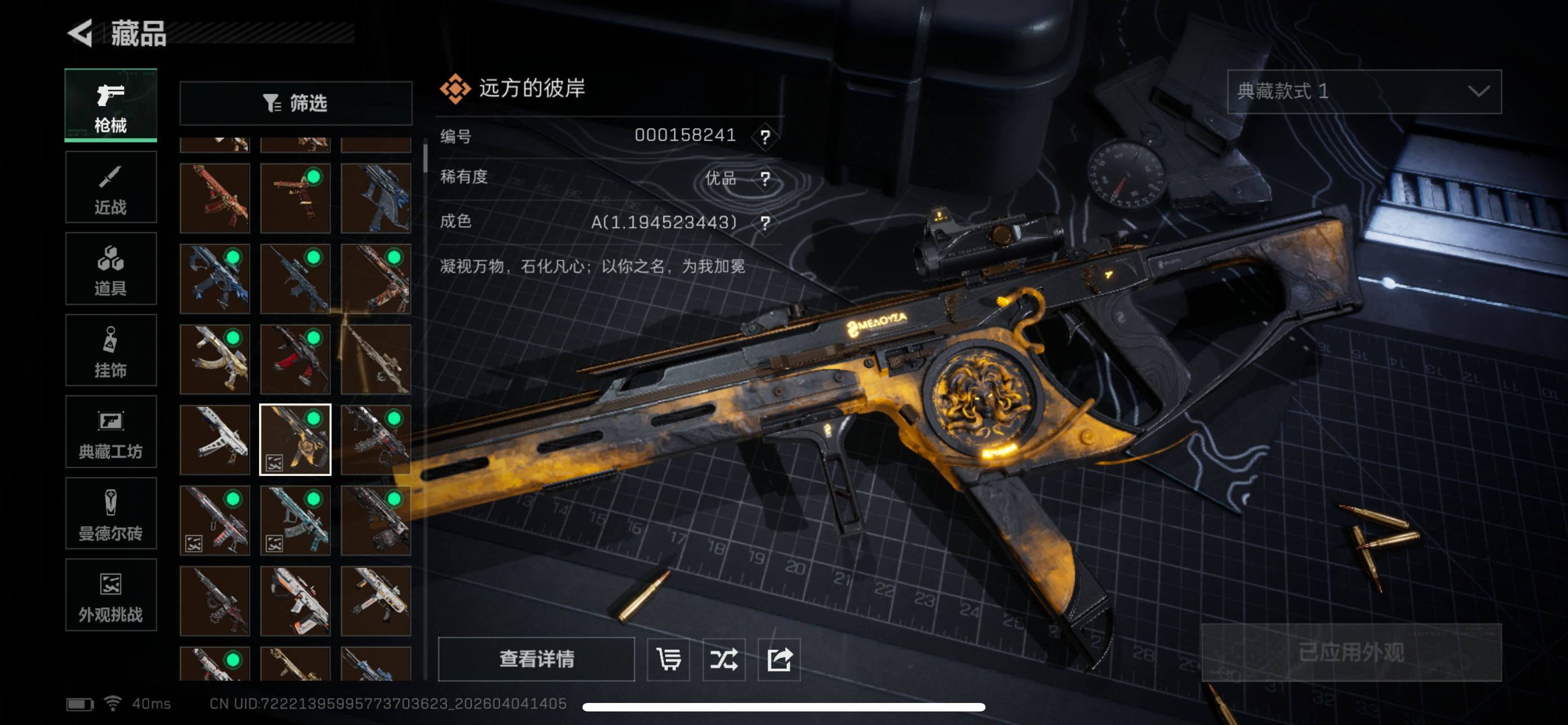Open the 近战 melee category
Viewport: 1568px width, 725px height.
click(x=111, y=187)
